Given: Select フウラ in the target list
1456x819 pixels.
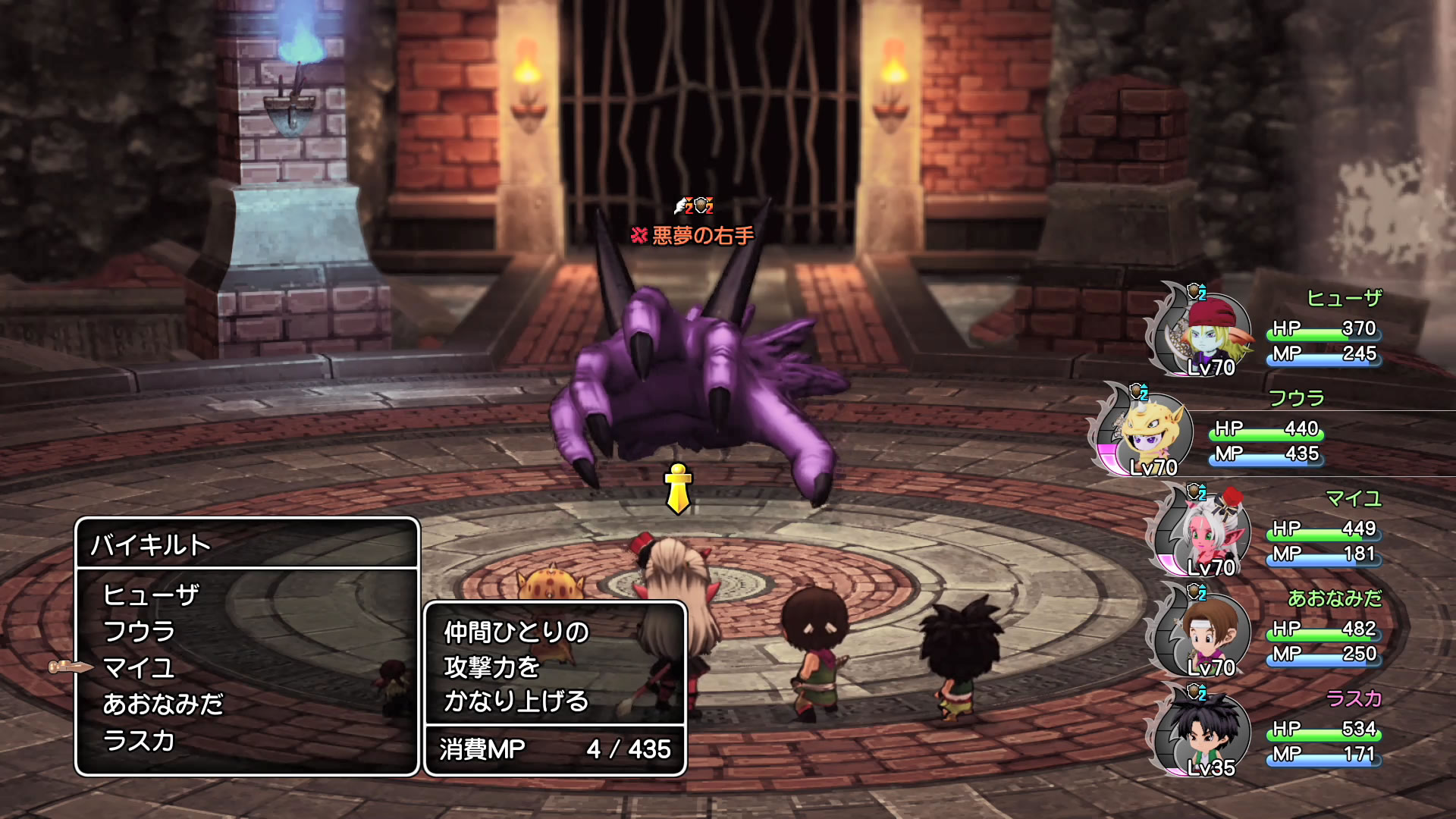Looking at the screenshot, I should [x=140, y=632].
